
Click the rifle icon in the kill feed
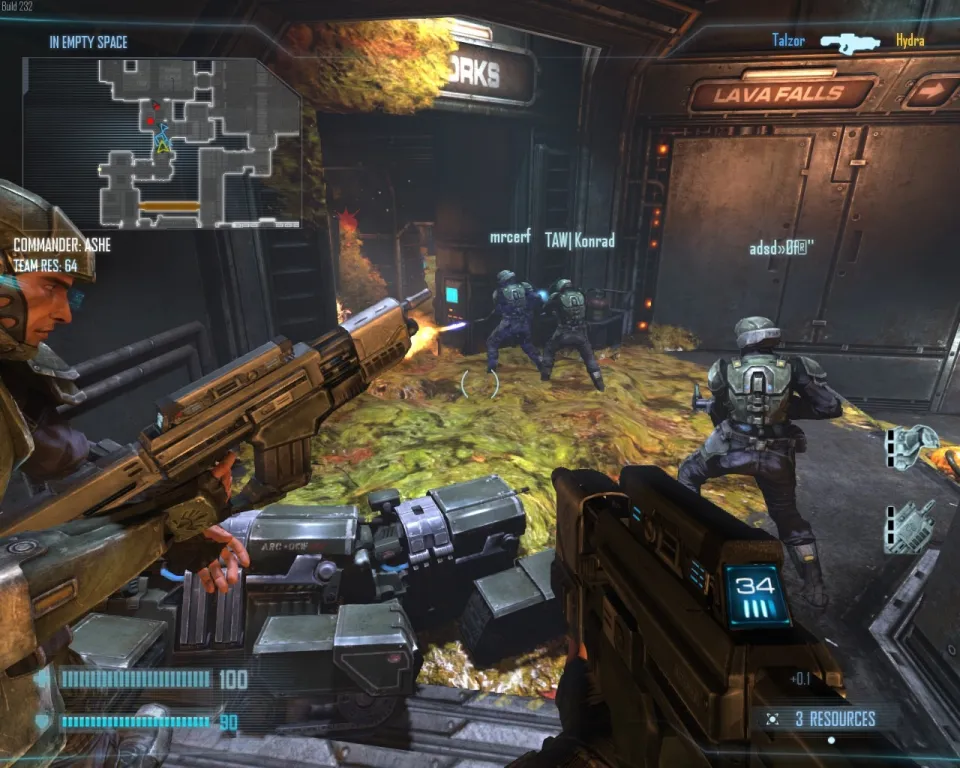(x=849, y=42)
